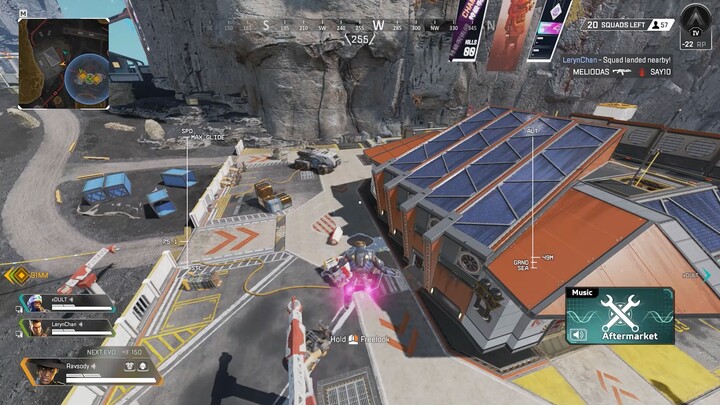Open the Aftermarket music pack card
The width and height of the screenshot is (720, 405).
[x=620, y=316]
